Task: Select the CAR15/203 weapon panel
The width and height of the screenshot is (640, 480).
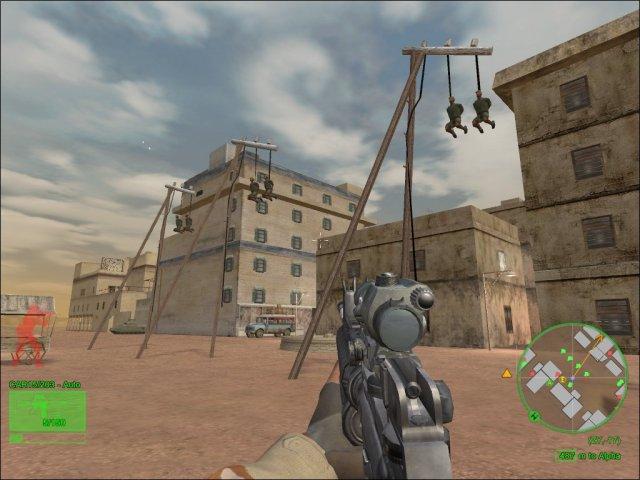Action: pyautogui.click(x=47, y=411)
